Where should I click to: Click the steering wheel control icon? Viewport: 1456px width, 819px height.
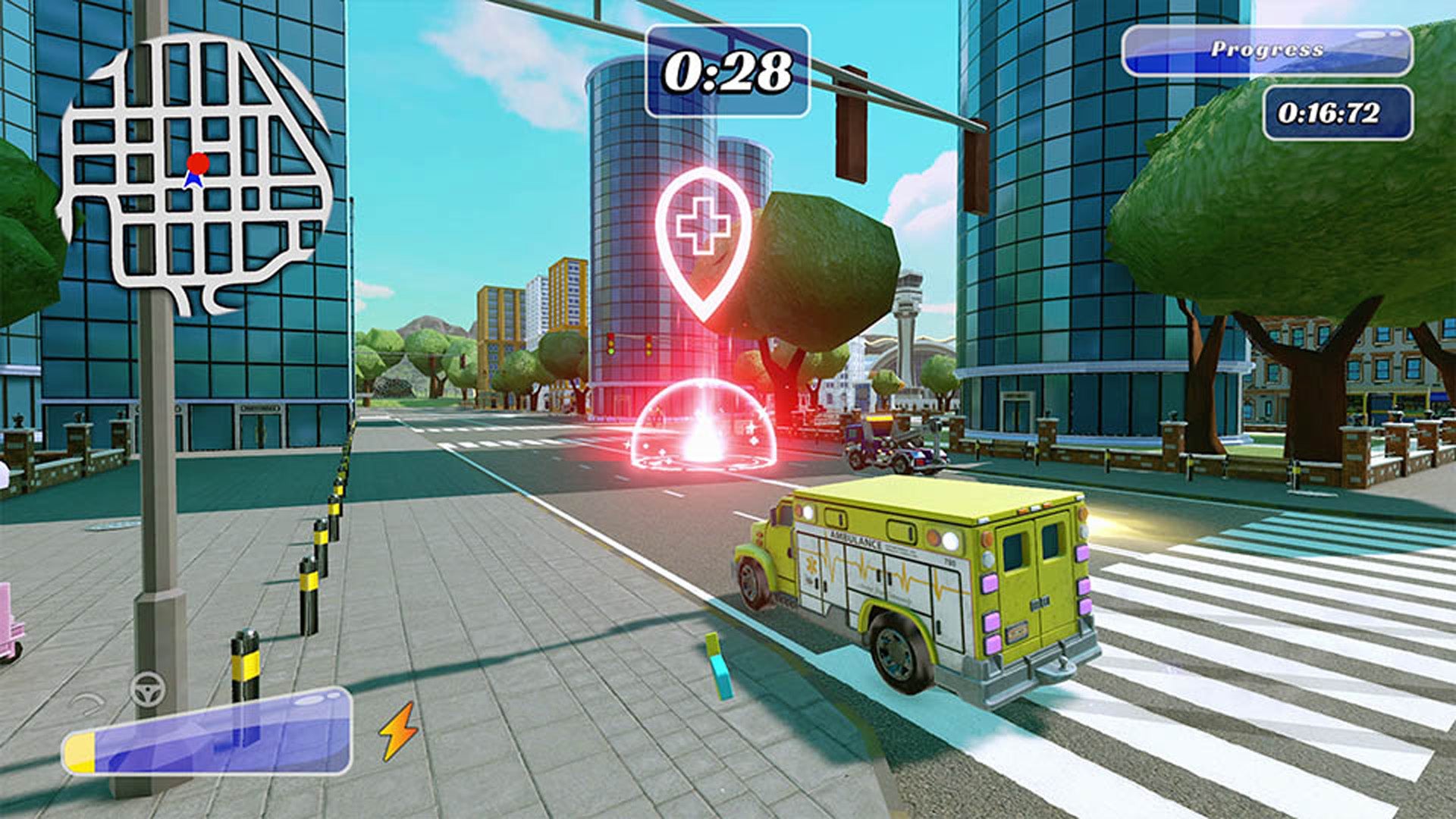click(x=148, y=690)
